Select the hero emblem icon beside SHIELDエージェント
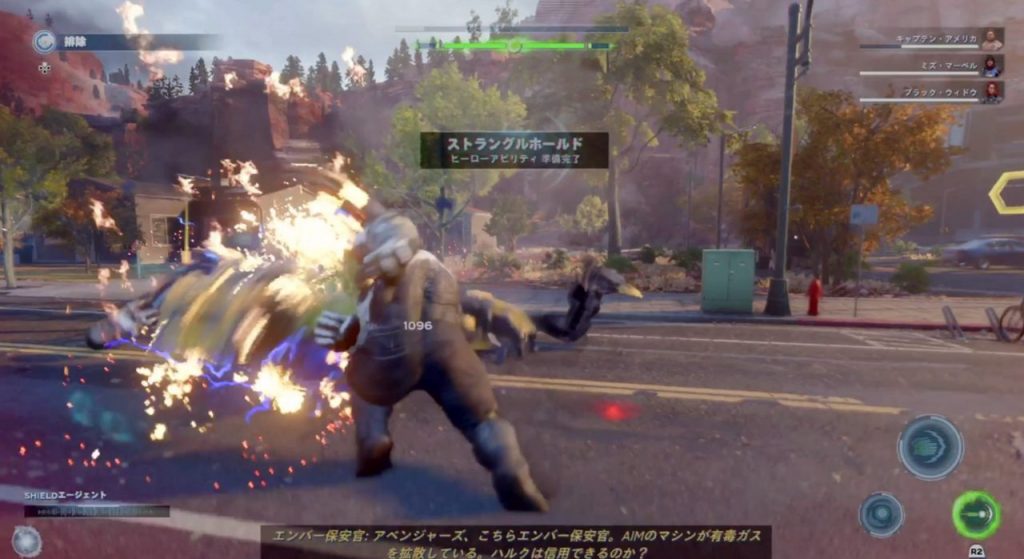1024x559 pixels. coord(26,540)
